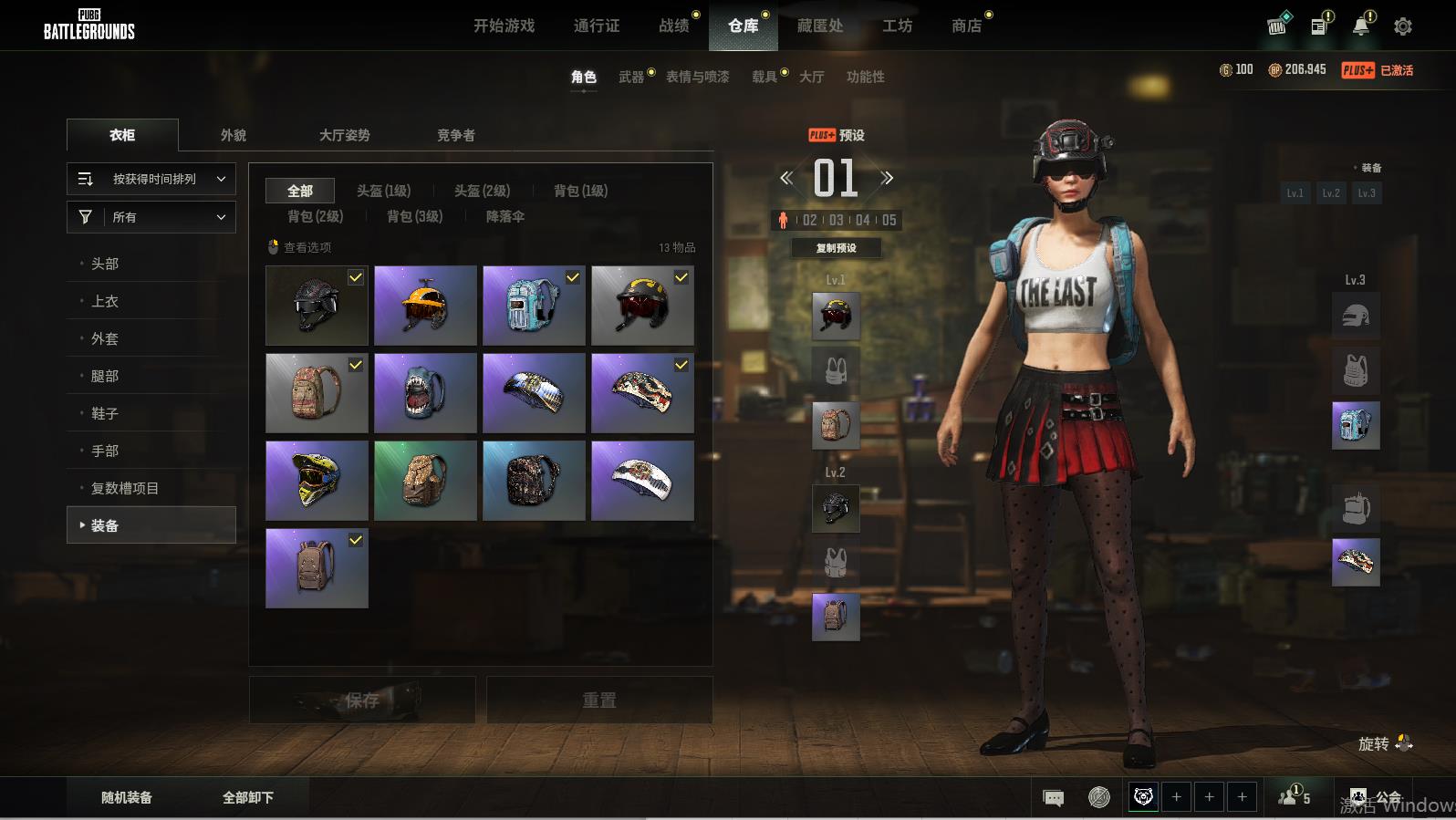The image size is (1456, 820).
Task: Switch to the 商店 tab
Action: click(x=966, y=26)
